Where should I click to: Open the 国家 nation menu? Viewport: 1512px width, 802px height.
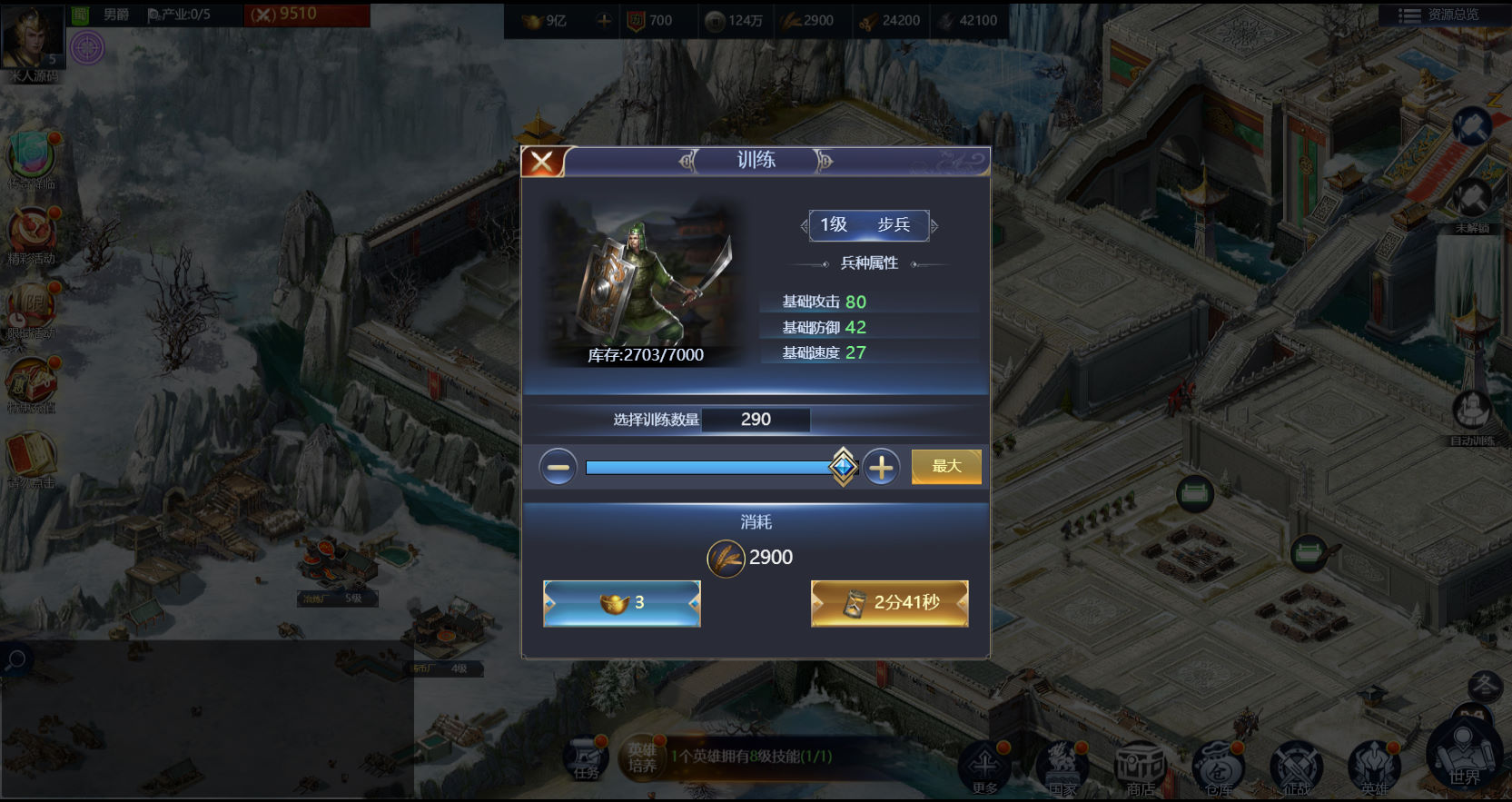[x=1062, y=766]
